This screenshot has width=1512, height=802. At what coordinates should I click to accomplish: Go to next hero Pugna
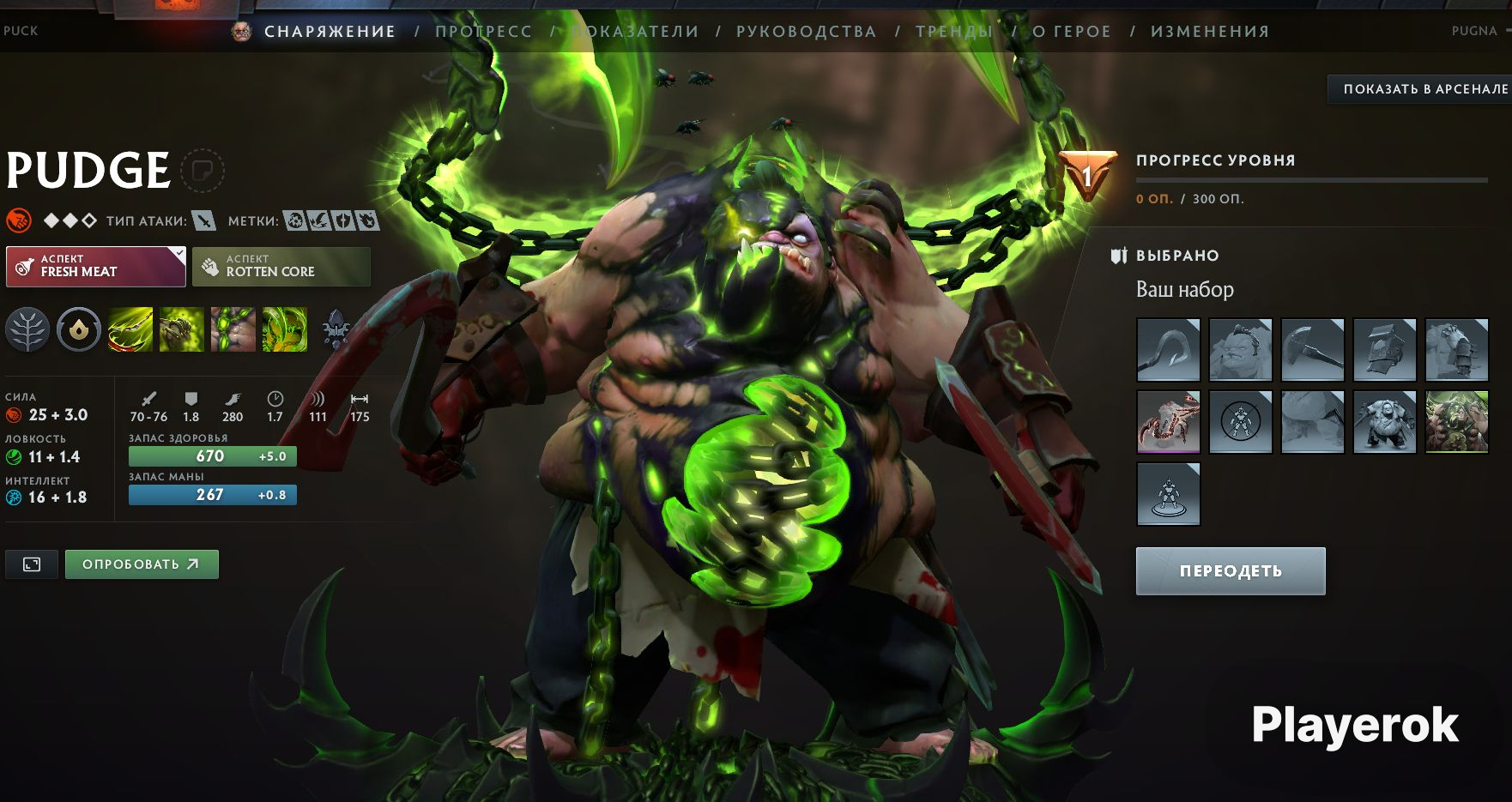click(x=1474, y=31)
